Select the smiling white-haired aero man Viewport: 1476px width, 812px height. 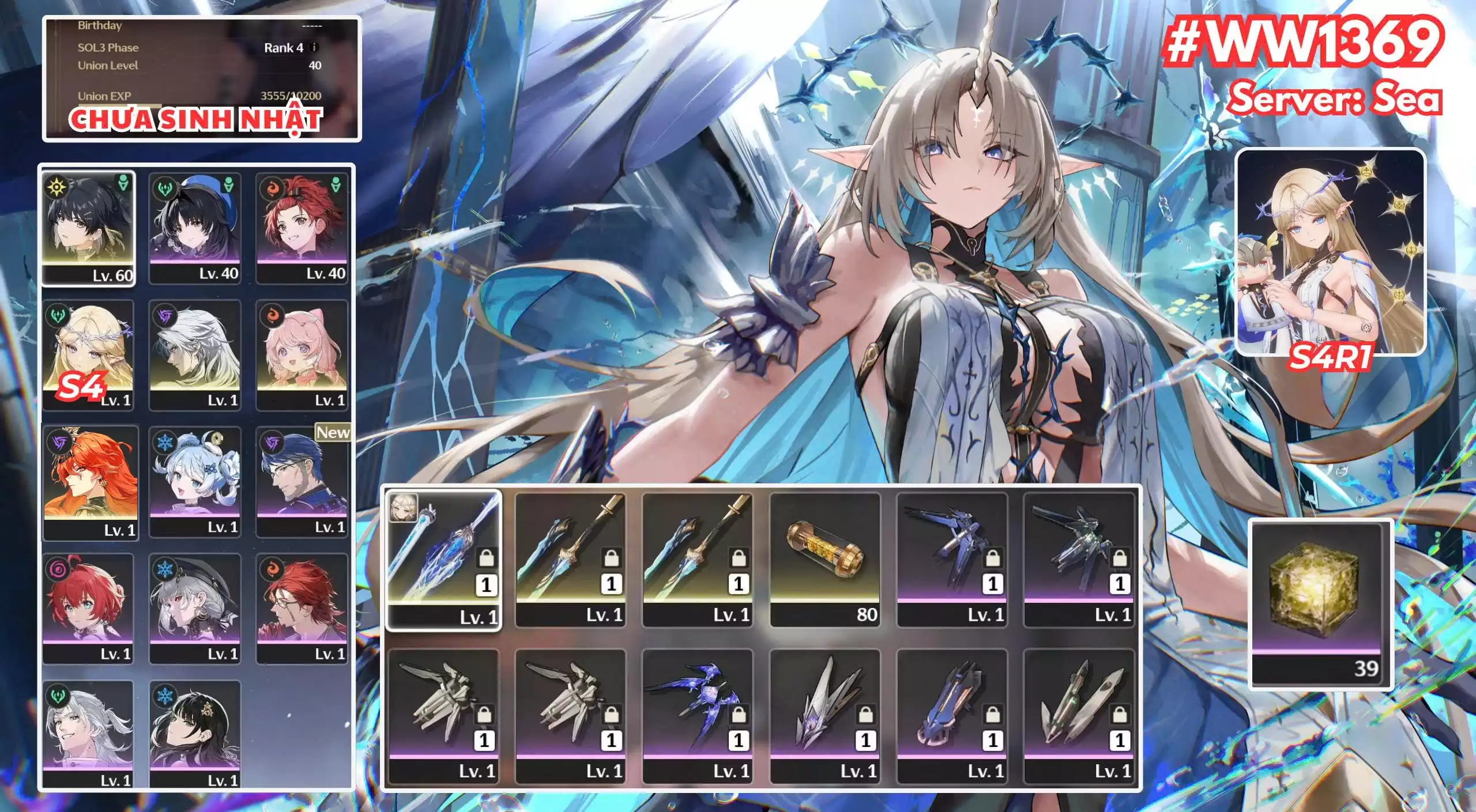(89, 734)
